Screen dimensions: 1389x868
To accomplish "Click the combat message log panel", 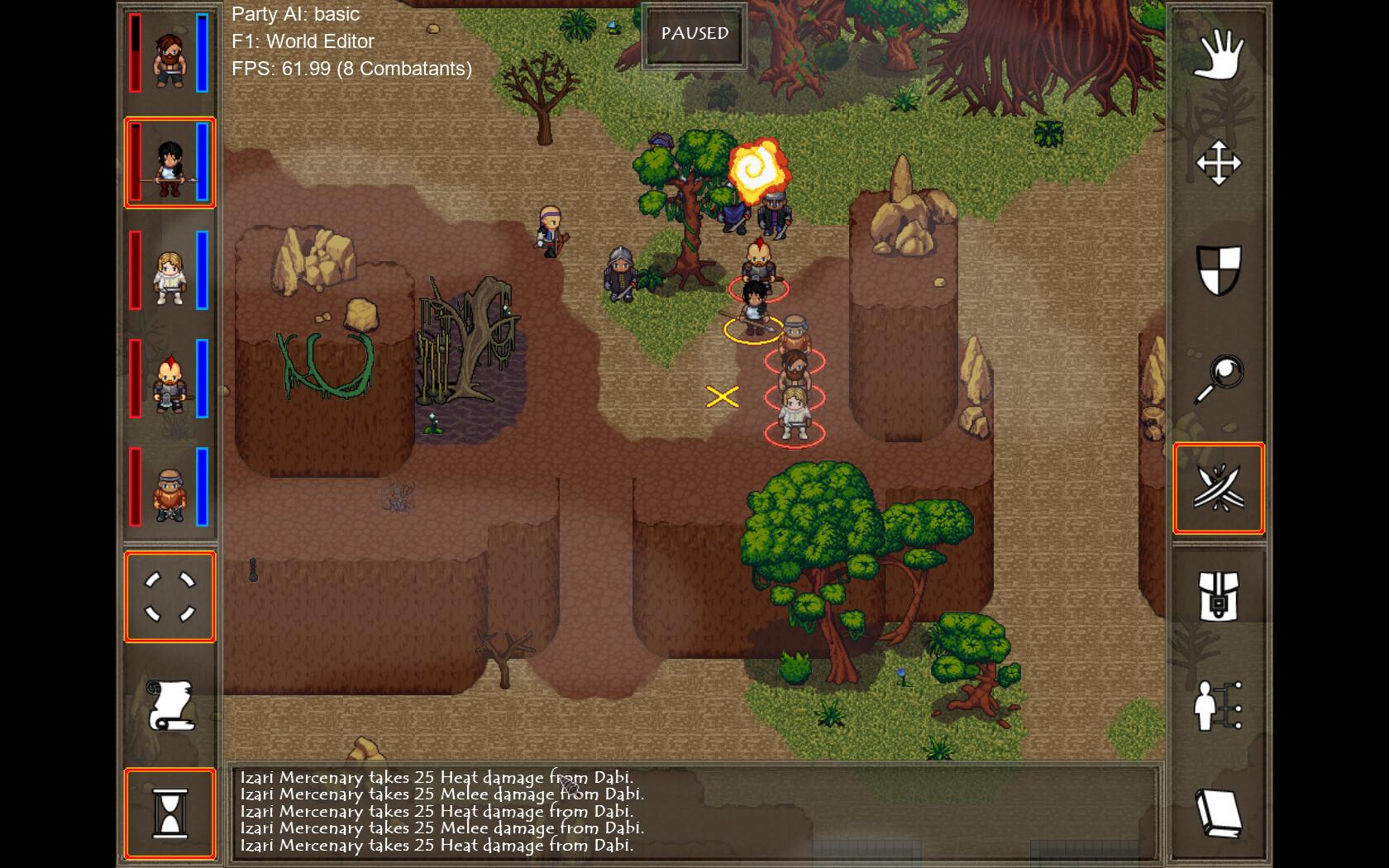I will pyautogui.click(x=693, y=812).
